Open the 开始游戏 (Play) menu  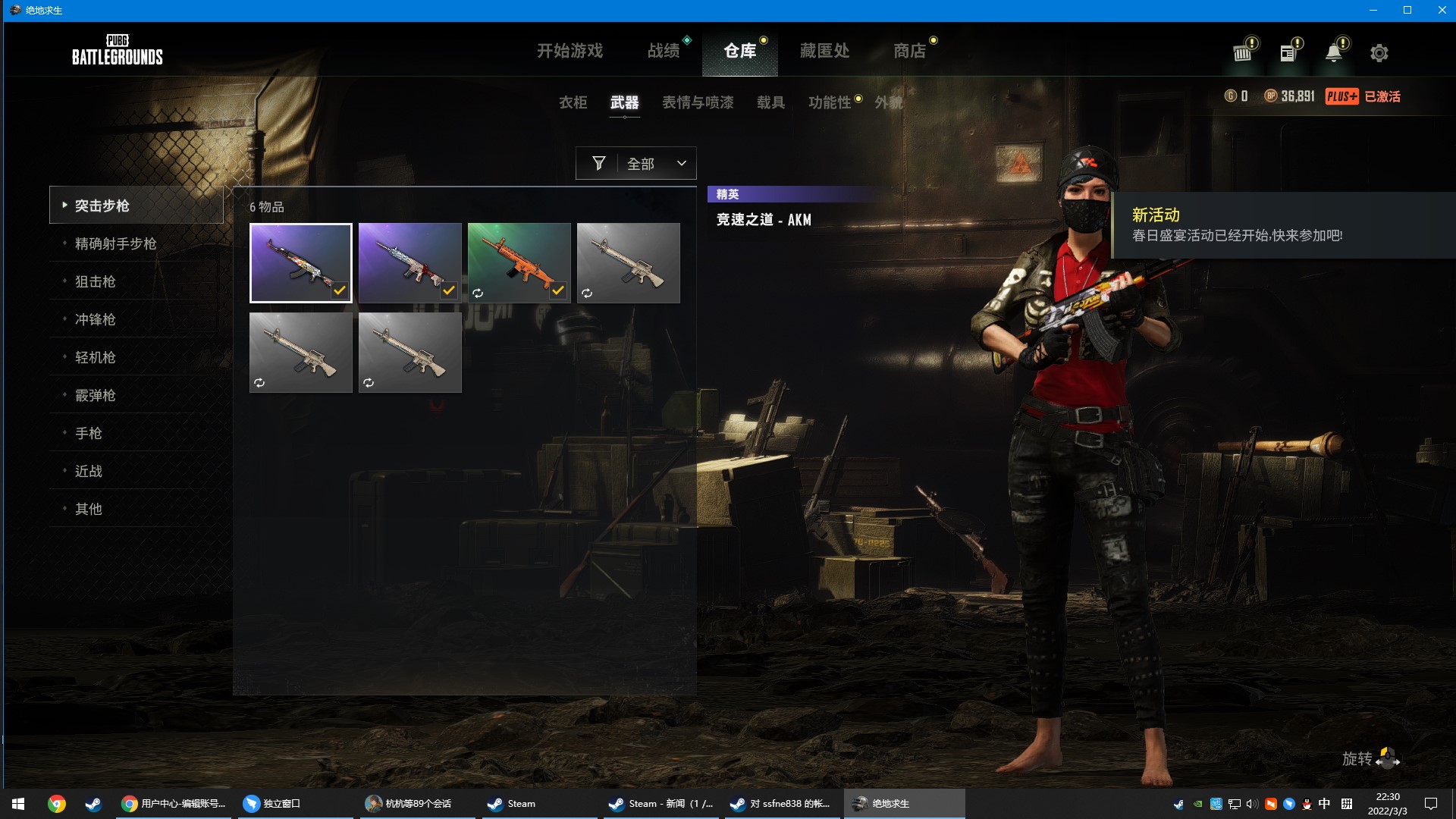point(570,51)
